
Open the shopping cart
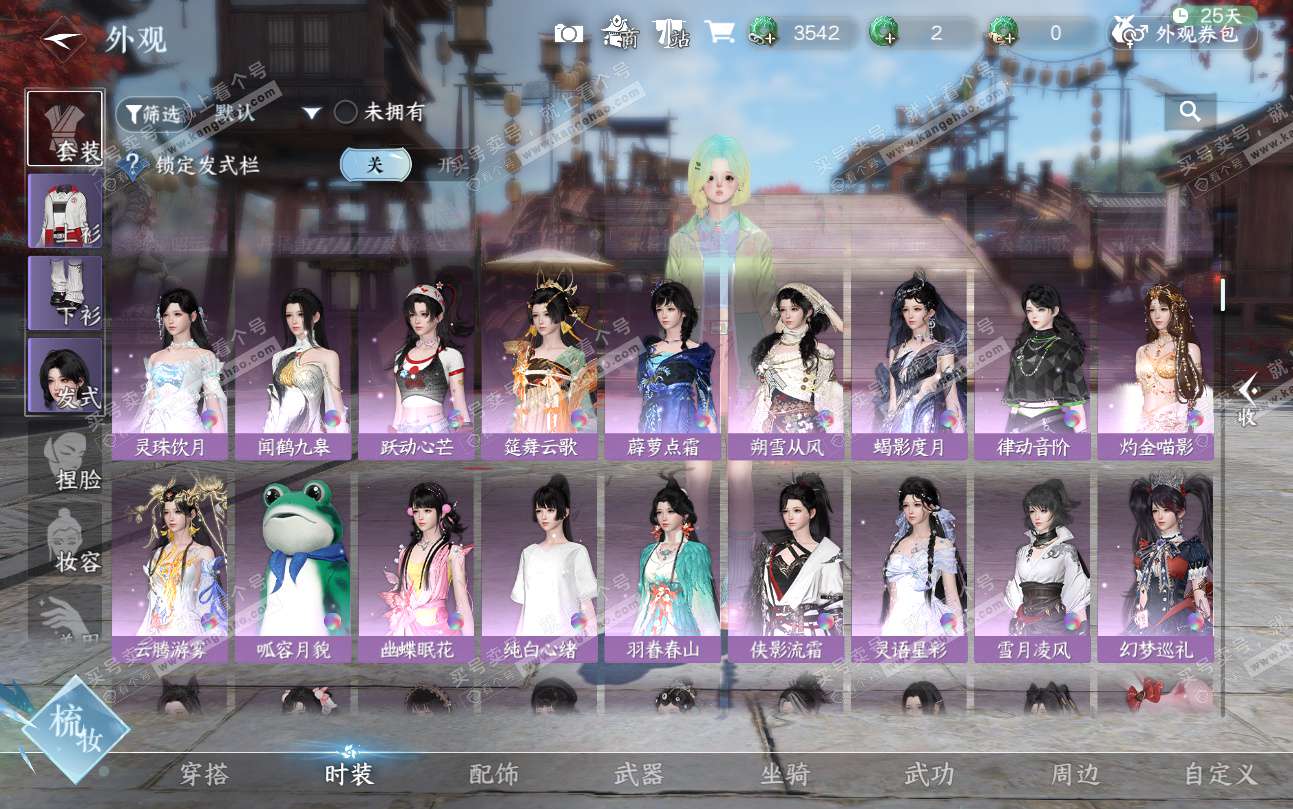[719, 33]
